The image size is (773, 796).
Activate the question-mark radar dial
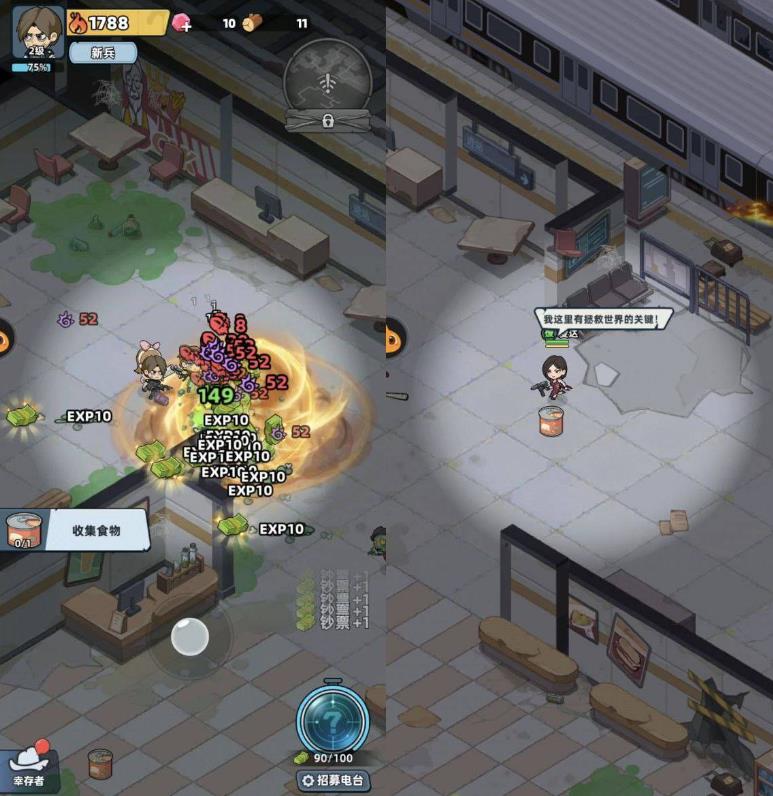pos(330,716)
